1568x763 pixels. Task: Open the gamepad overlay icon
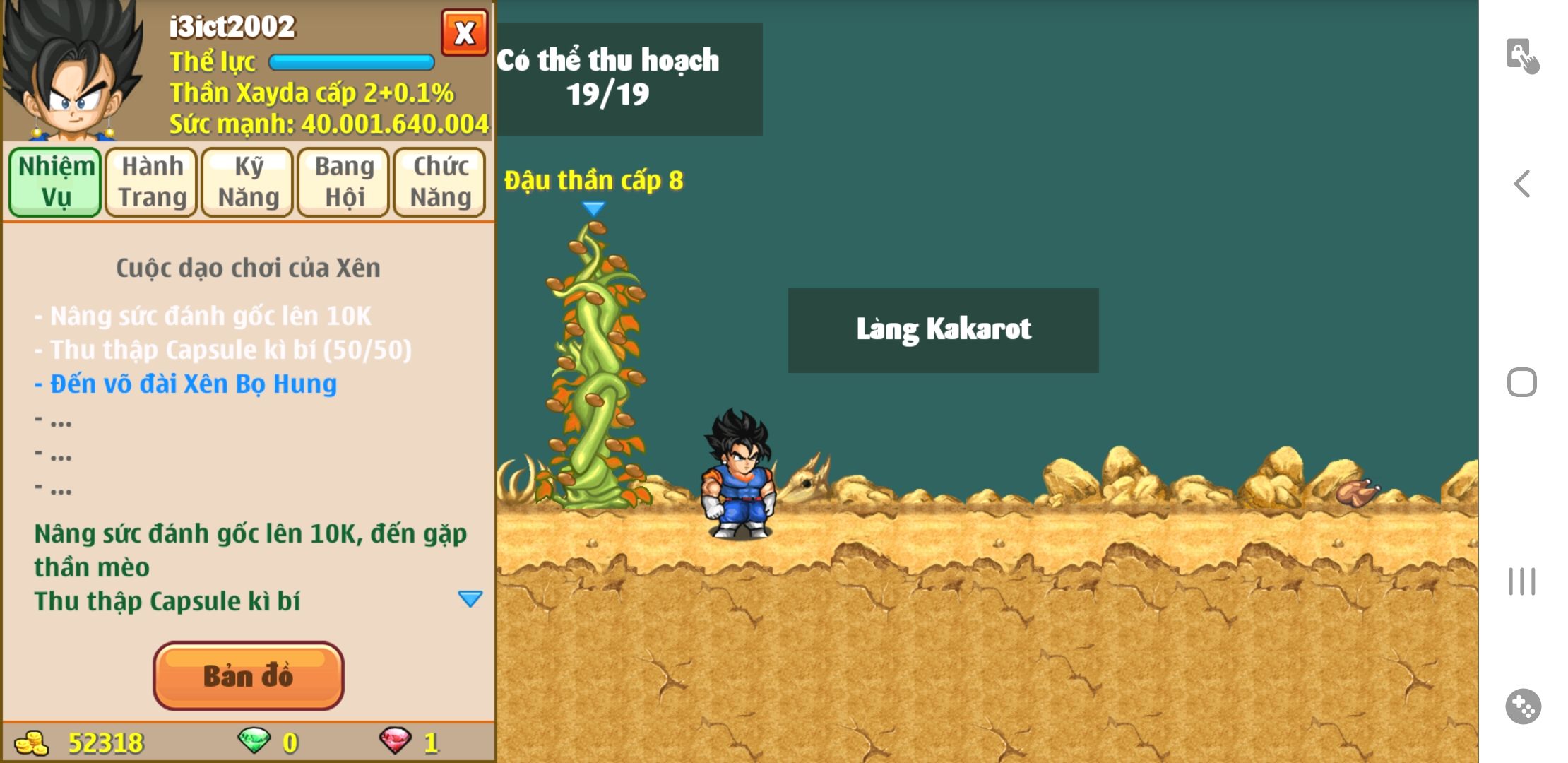1523,706
